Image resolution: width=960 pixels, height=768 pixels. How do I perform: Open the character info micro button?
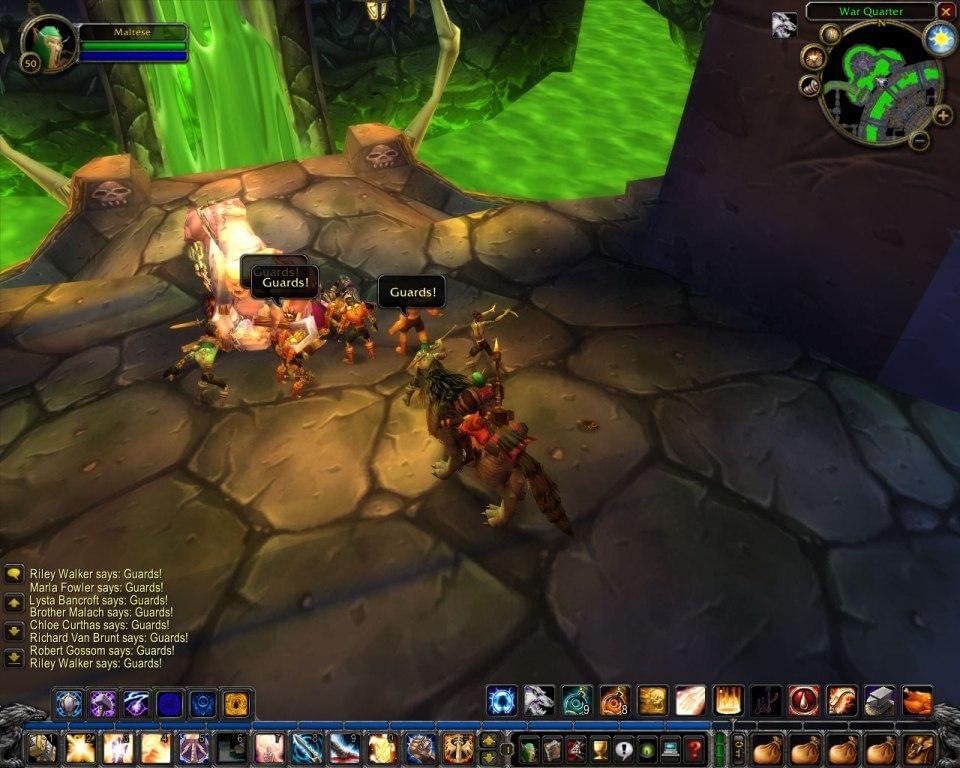(x=529, y=749)
